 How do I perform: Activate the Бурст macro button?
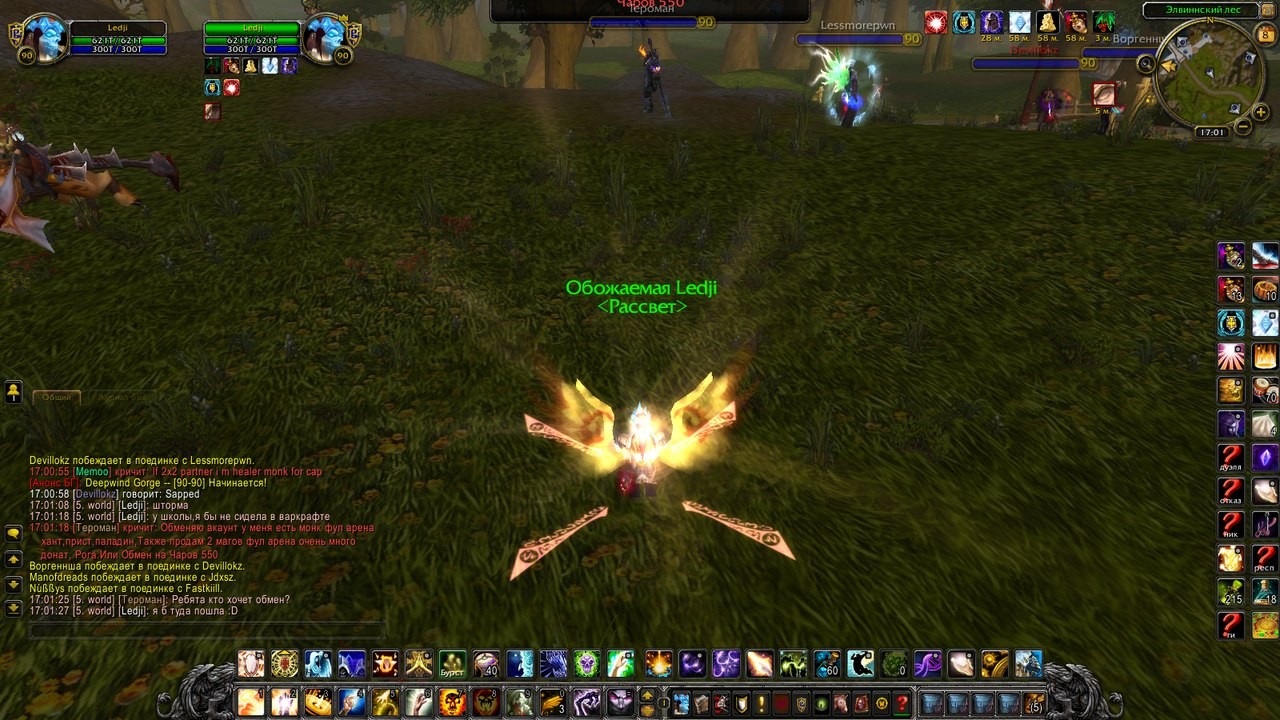(x=453, y=664)
